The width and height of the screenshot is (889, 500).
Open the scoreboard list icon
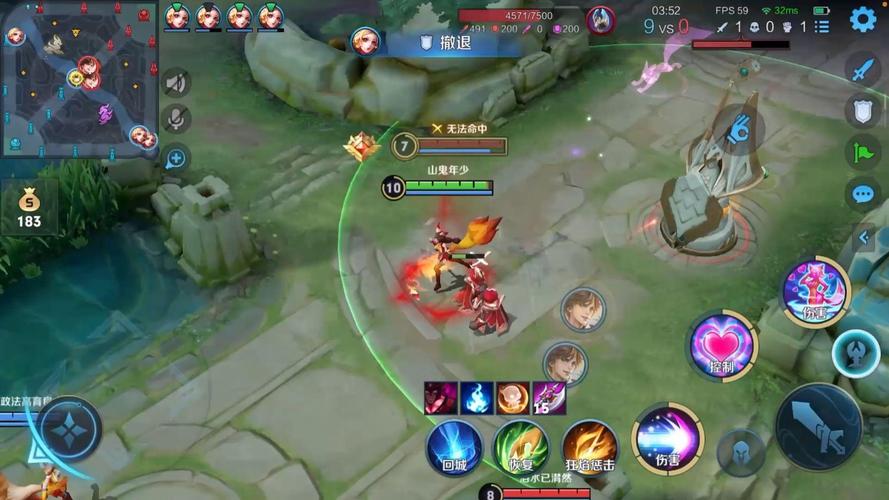click(x=822, y=27)
